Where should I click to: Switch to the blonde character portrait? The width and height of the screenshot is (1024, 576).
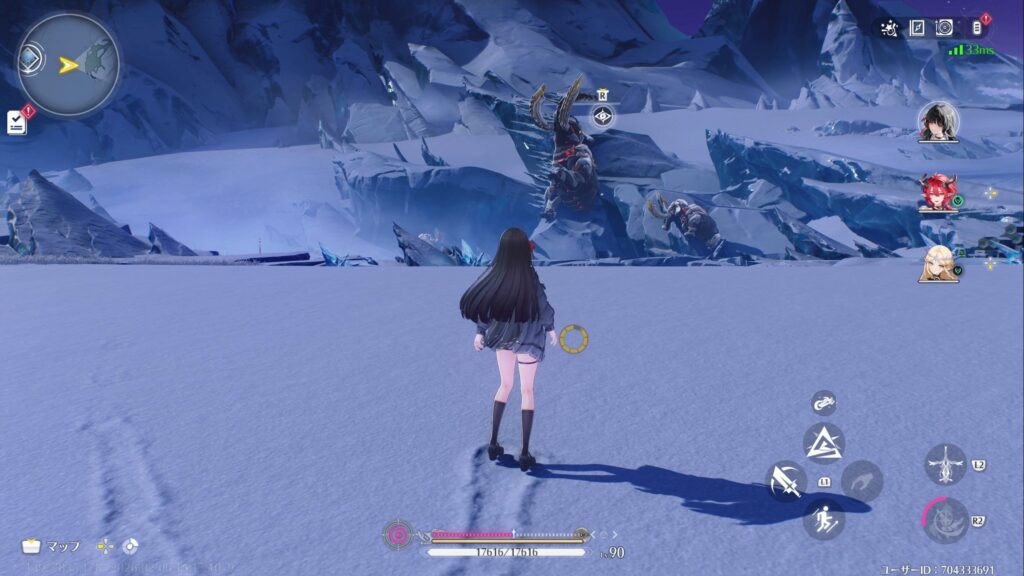click(x=938, y=263)
